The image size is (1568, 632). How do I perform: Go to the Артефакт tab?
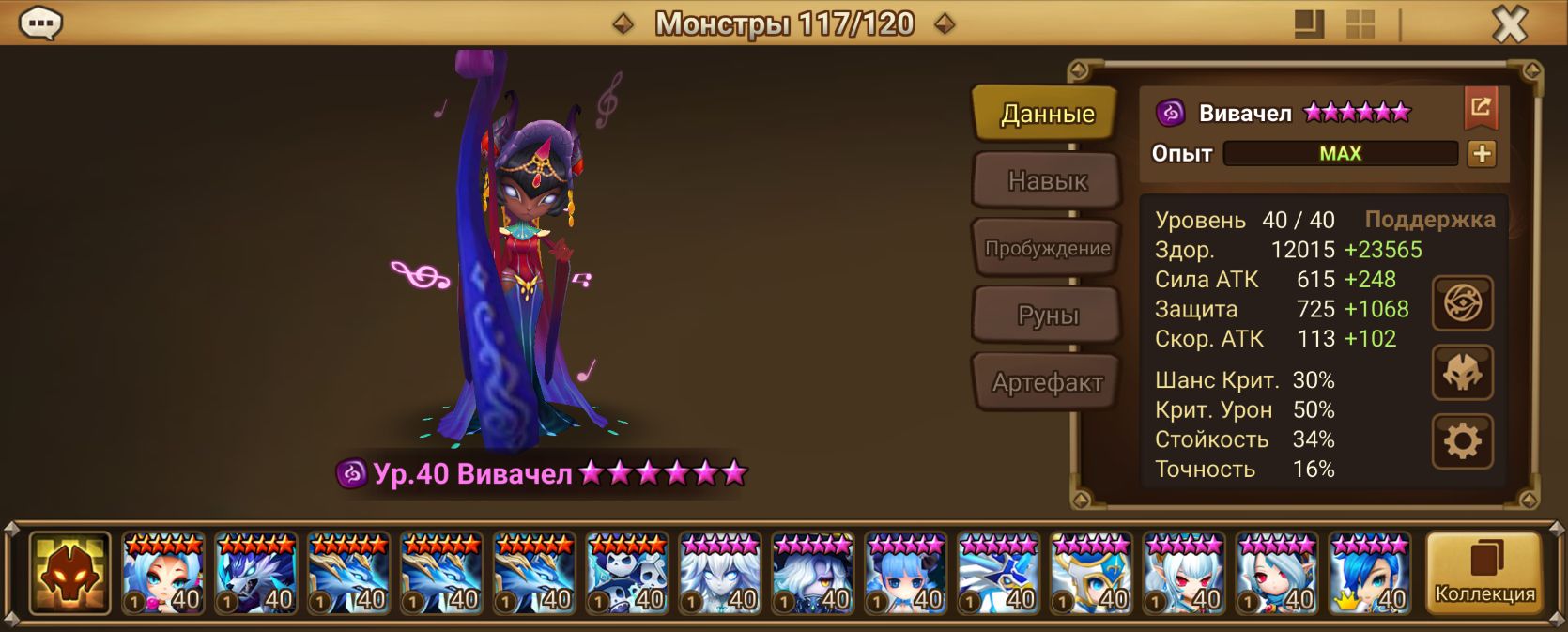pos(1046,382)
